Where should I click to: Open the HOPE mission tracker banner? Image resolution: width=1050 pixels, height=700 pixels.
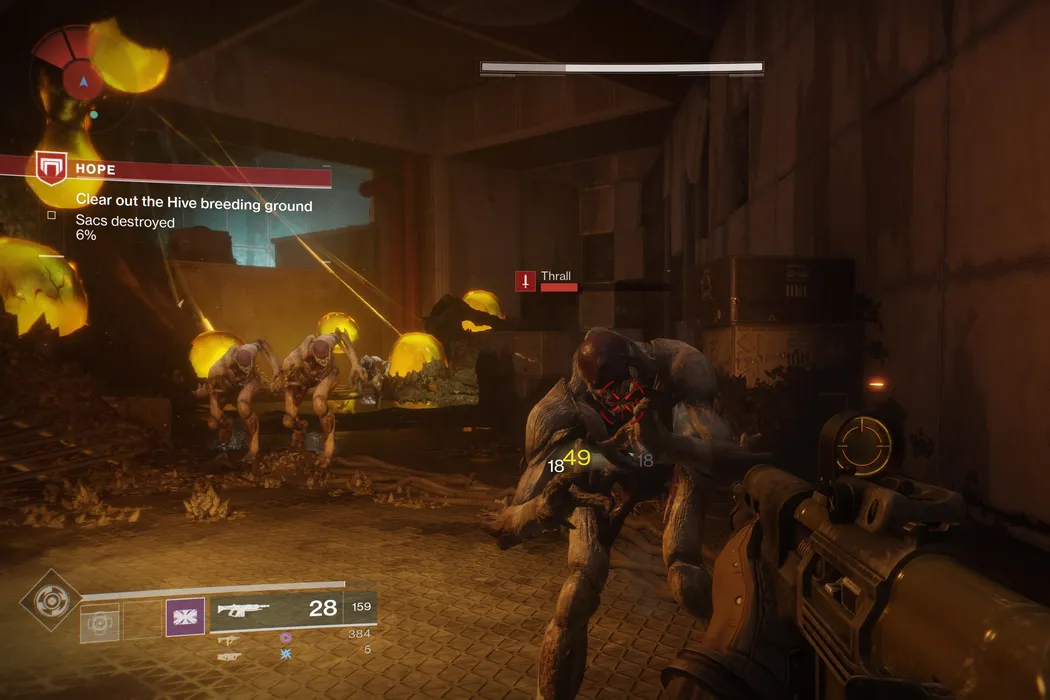(180, 170)
